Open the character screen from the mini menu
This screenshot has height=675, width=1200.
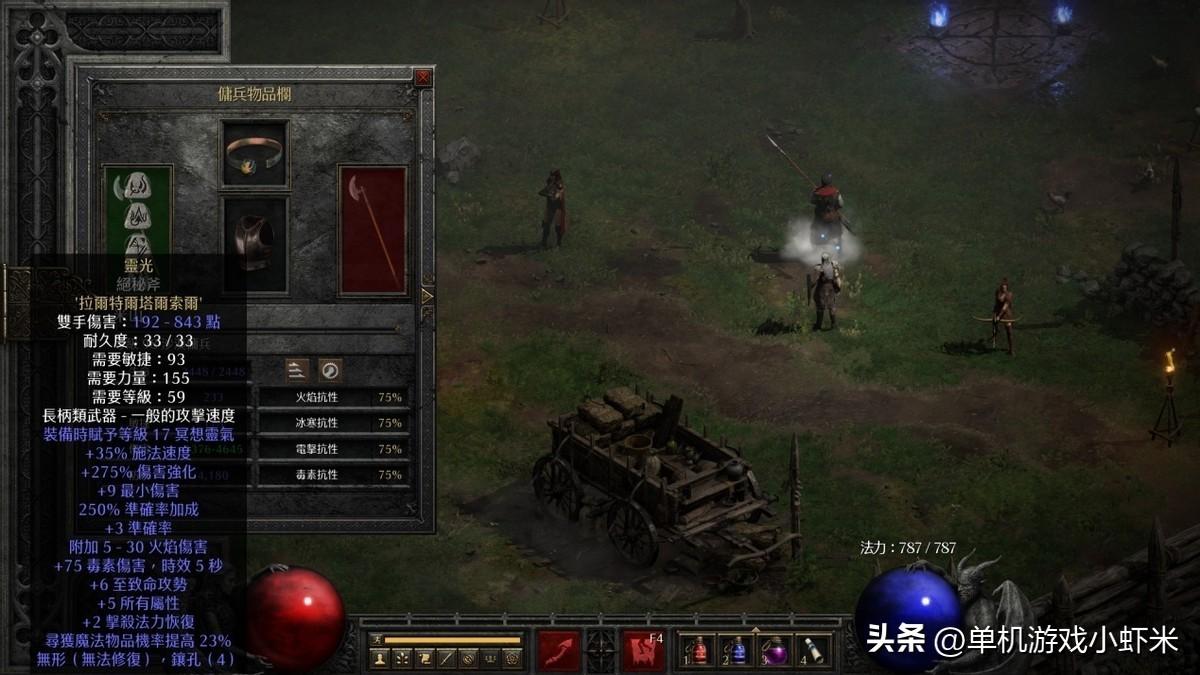pos(379,658)
